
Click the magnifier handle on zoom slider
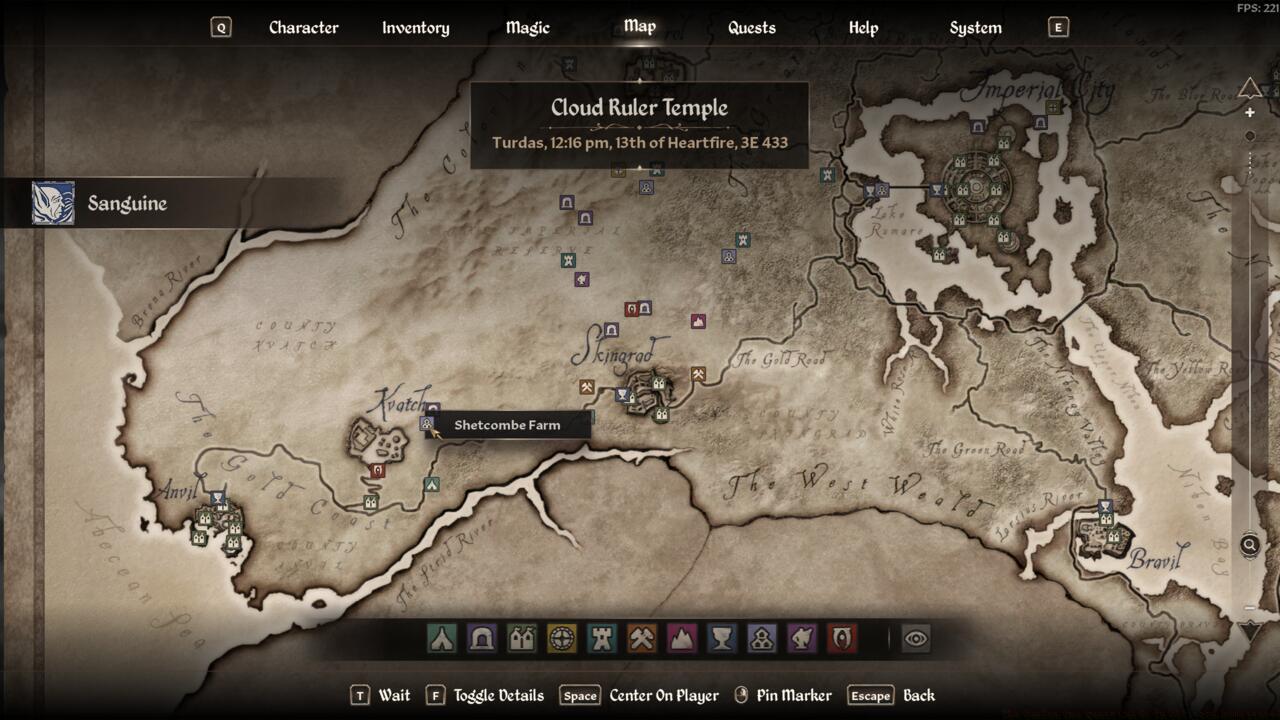[x=1250, y=545]
